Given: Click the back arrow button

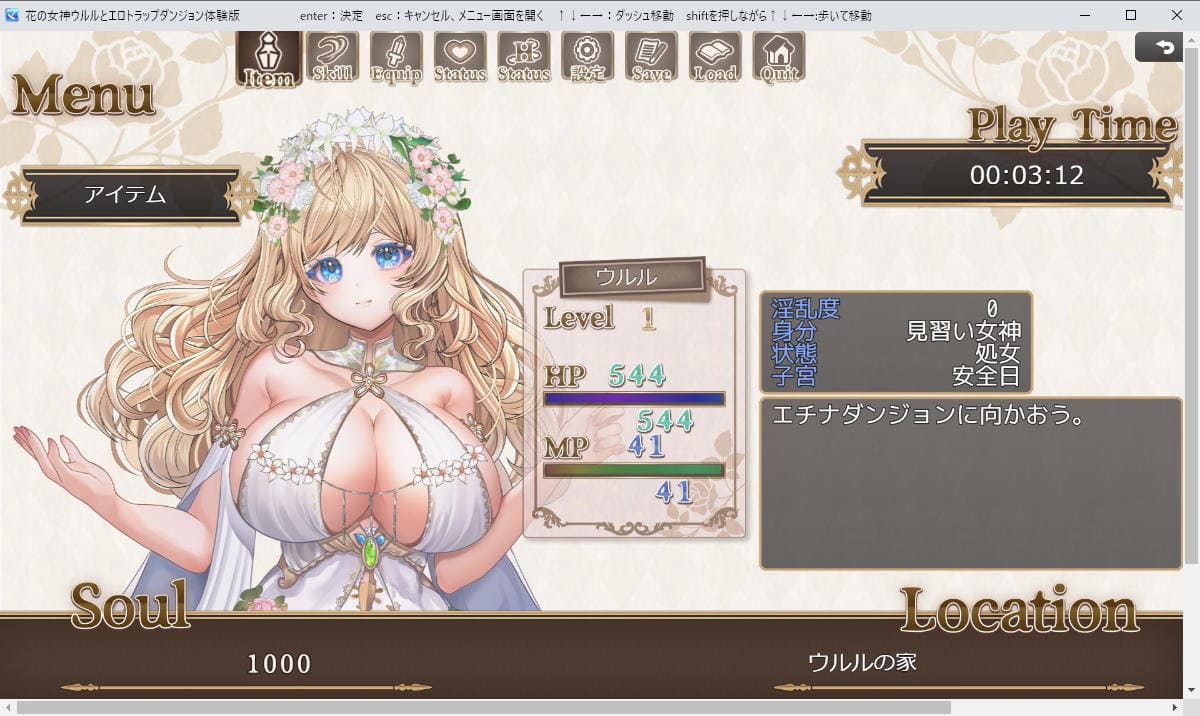Looking at the screenshot, I should coord(1164,47).
